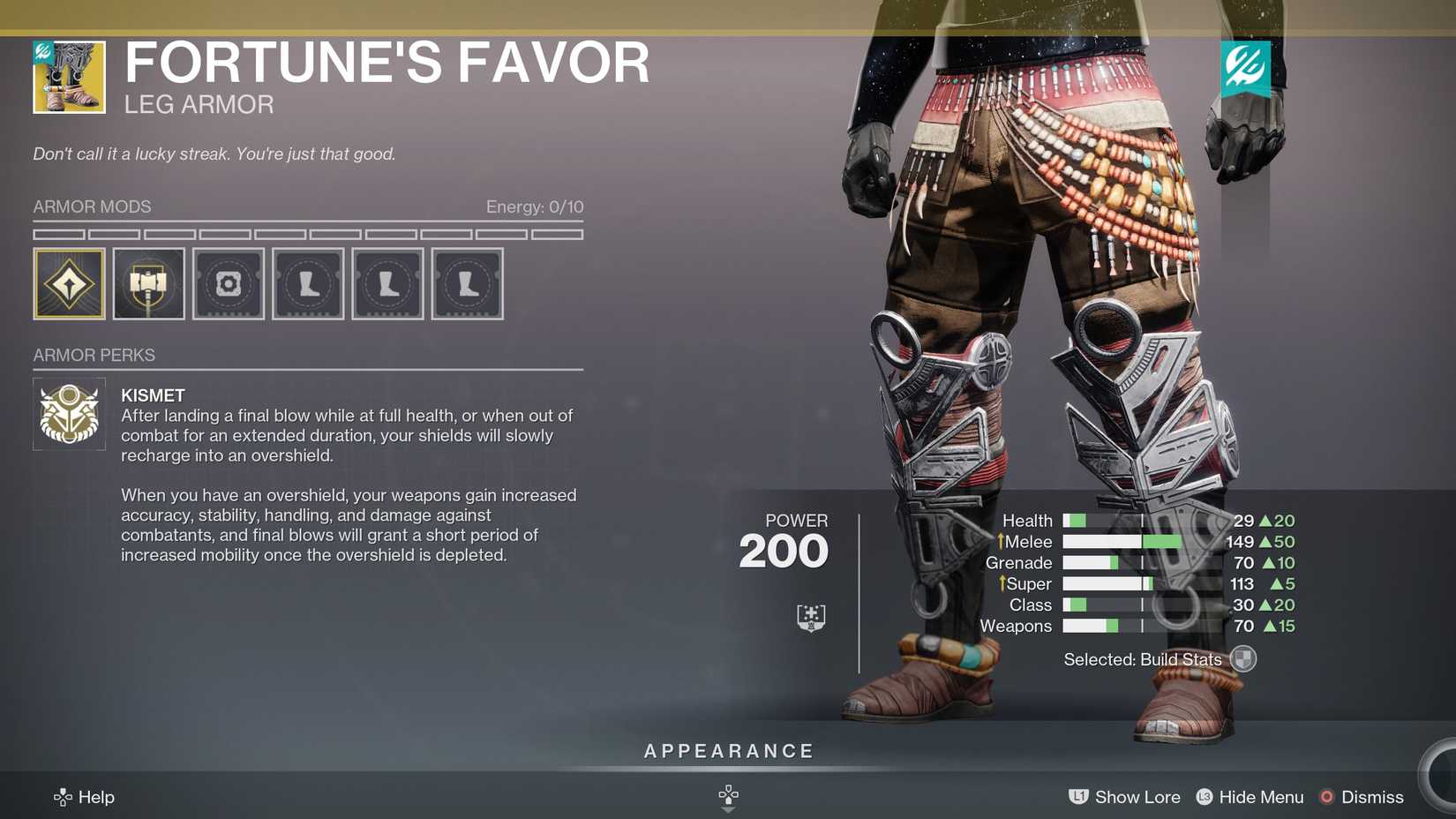Open Help from the bottom bar
The height and width of the screenshot is (819, 1456).
[x=86, y=797]
